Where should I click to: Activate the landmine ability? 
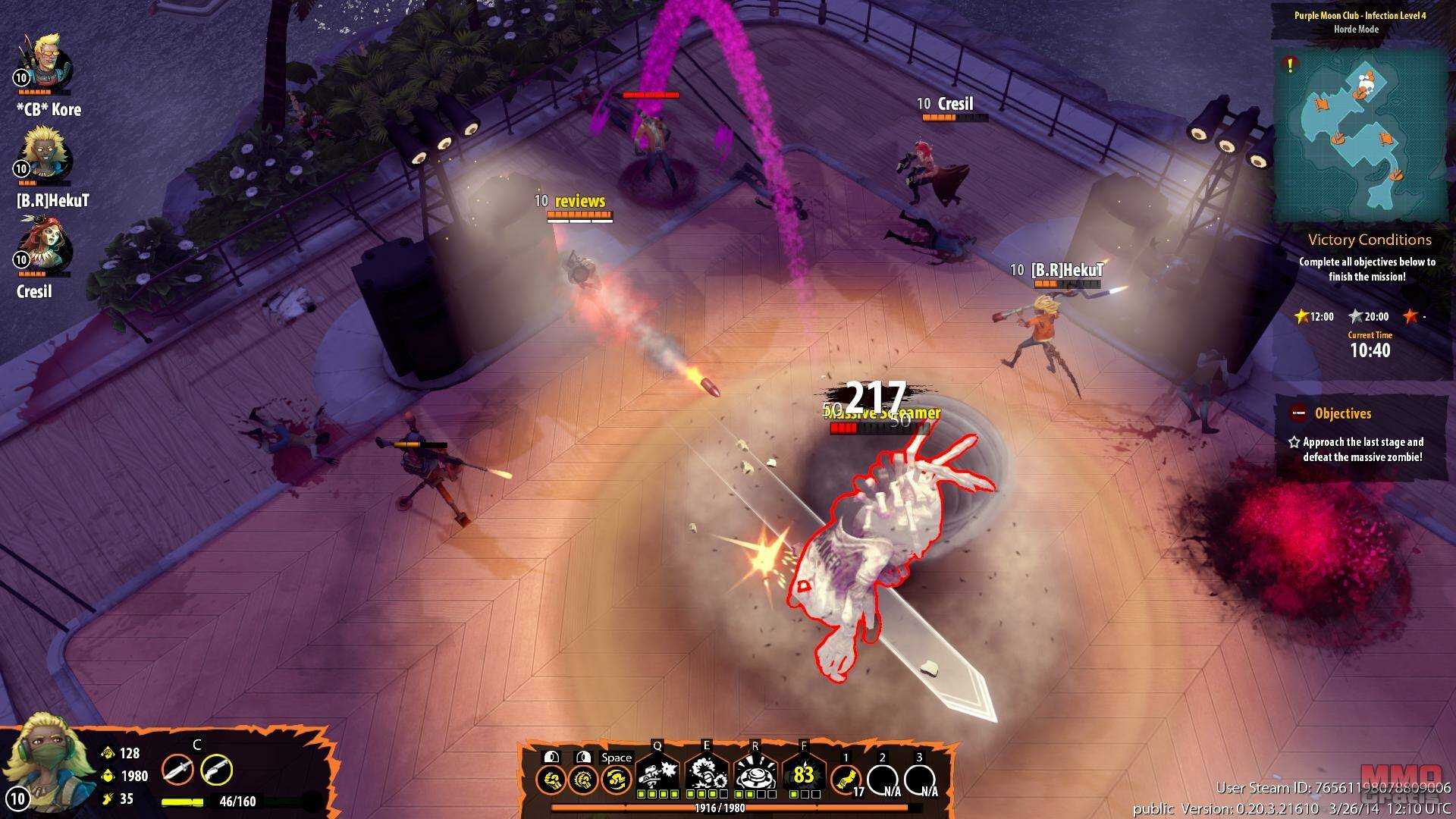point(755,775)
